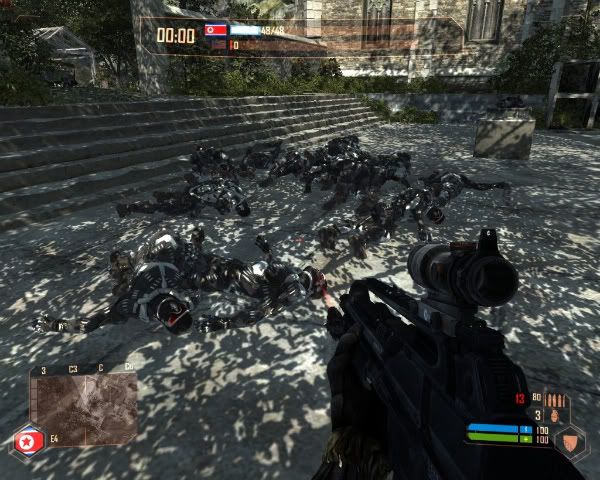This screenshot has height=480, width=600.
Task: Click the North Korean flag in scoreboard bar
Action: [x=215, y=30]
